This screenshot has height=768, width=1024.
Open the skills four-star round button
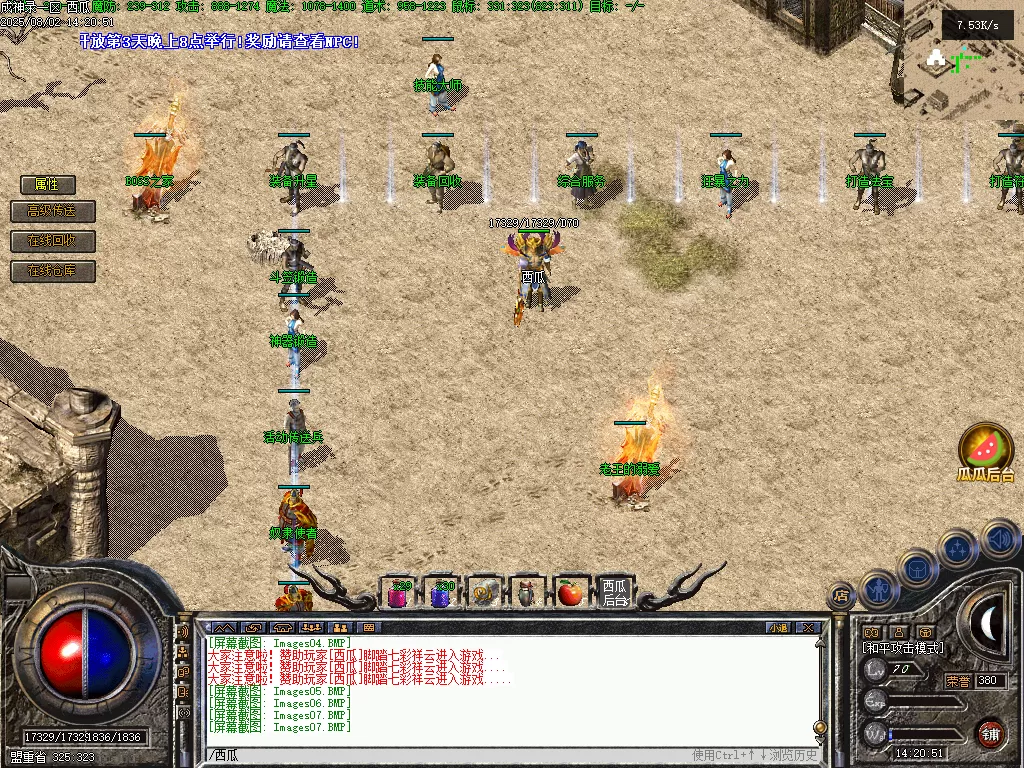click(x=958, y=549)
